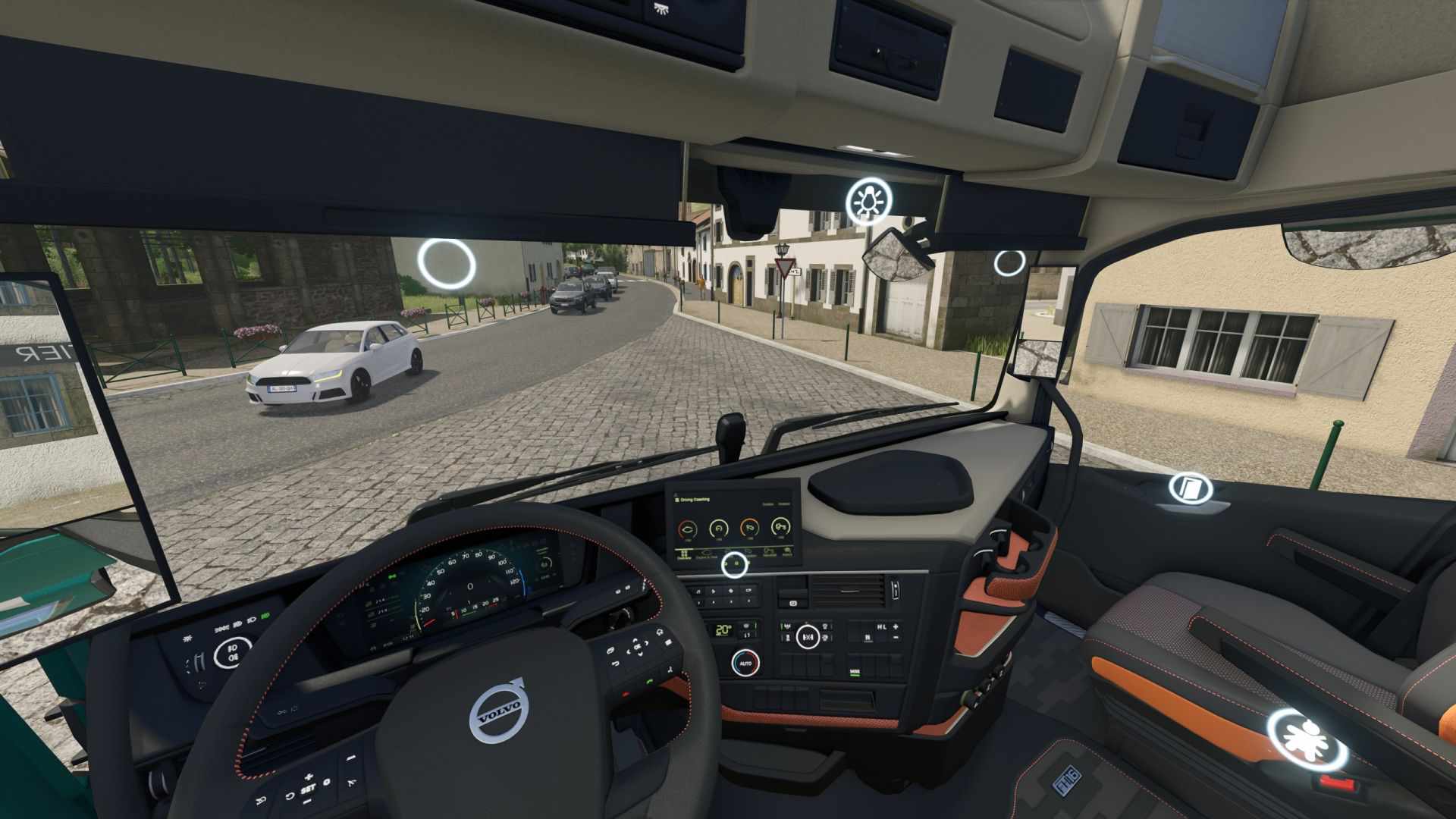This screenshot has height=819, width=1456.
Task: Select the circled AUTO climate dial
Action: [745, 664]
